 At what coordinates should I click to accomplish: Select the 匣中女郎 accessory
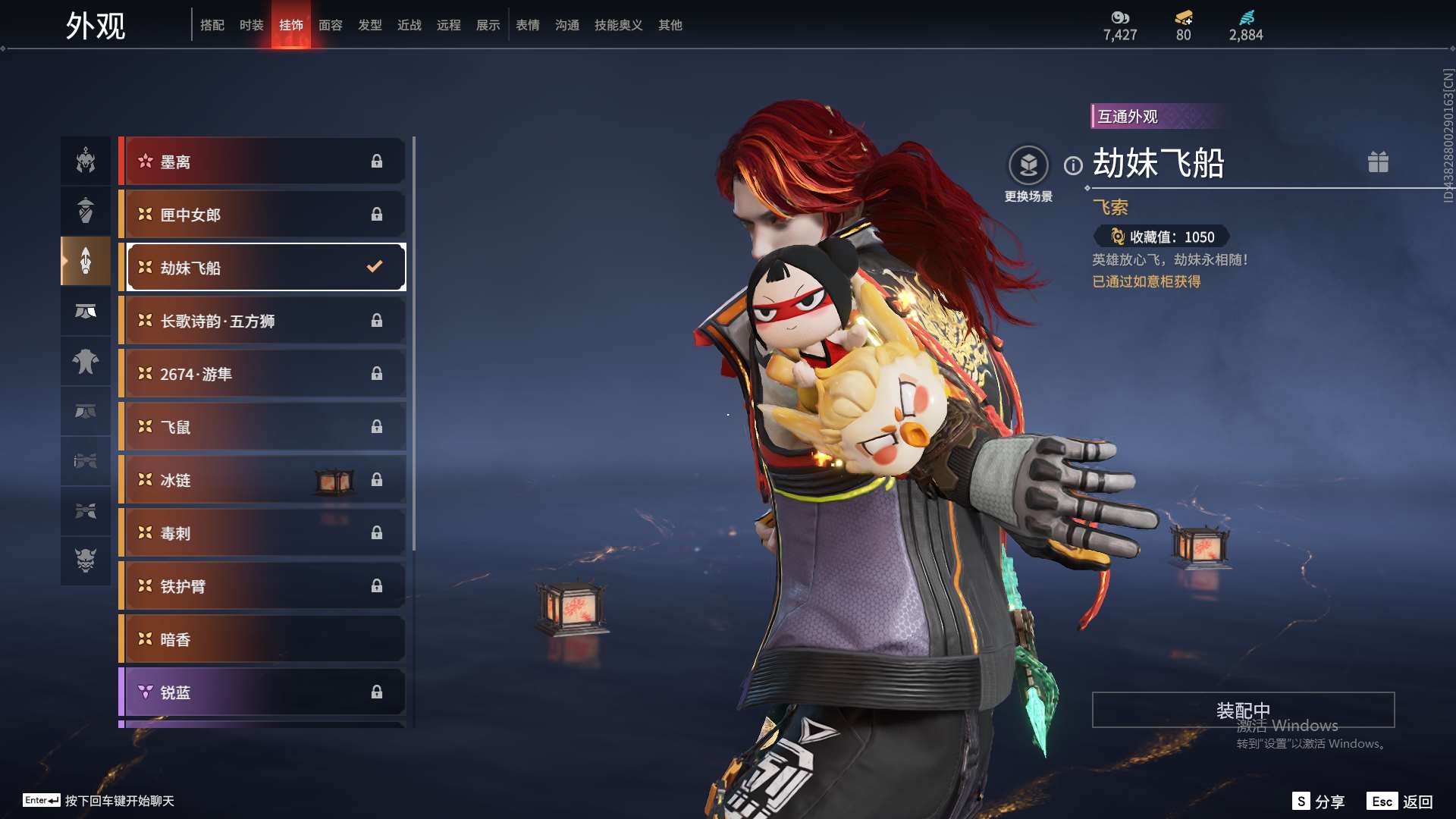[x=263, y=215]
